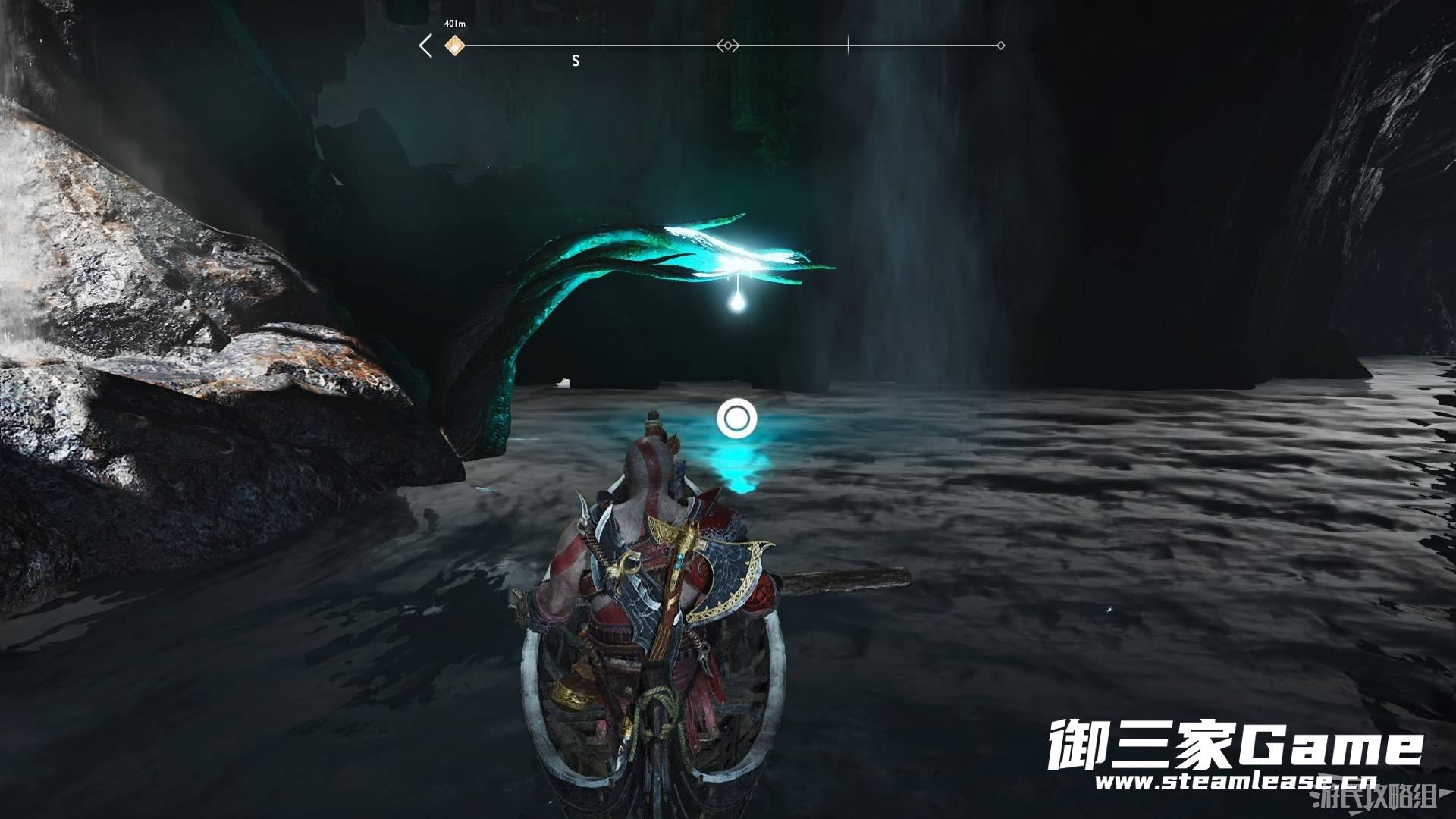Select the South 'S' compass heading
Image resolution: width=1456 pixels, height=819 pixels.
(x=576, y=61)
